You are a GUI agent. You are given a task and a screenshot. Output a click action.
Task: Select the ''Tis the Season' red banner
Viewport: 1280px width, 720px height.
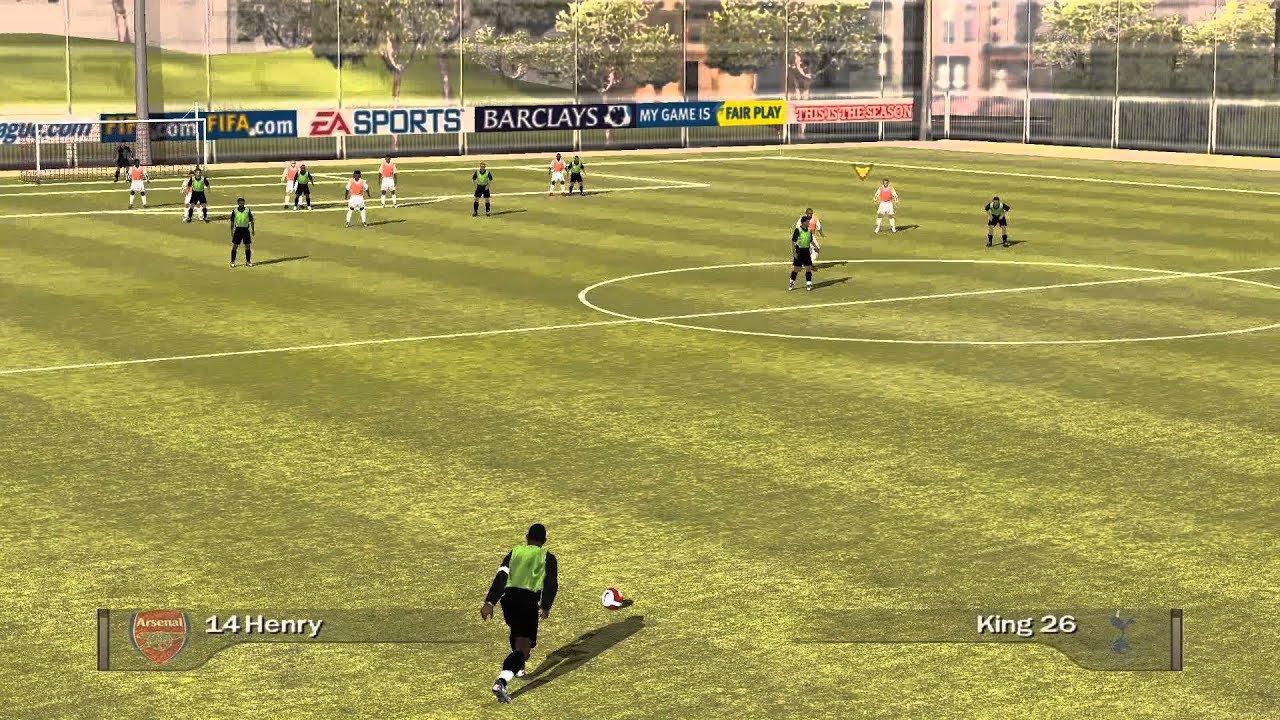855,110
